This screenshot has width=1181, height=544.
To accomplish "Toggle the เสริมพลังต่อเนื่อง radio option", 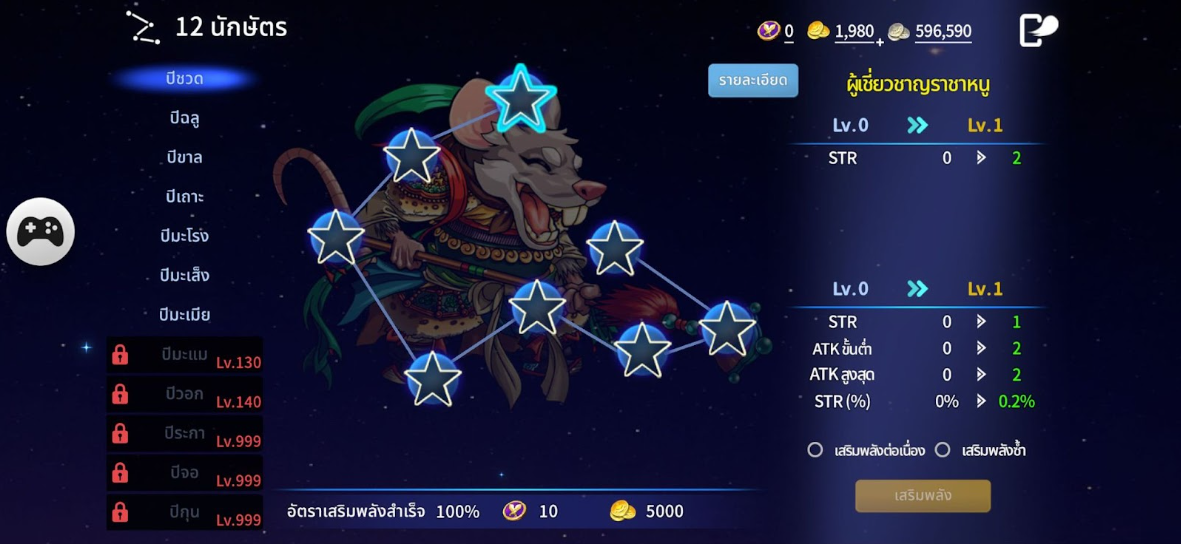I will pos(815,450).
